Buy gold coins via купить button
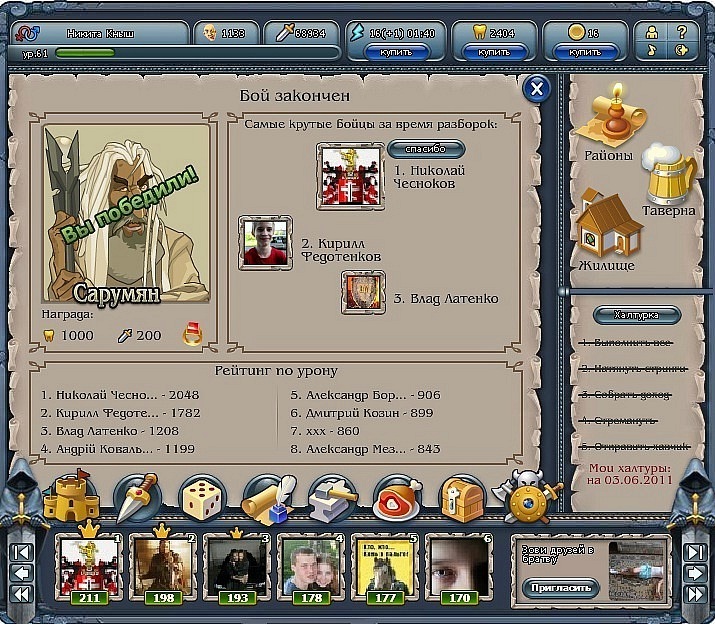Viewport: 715px width, 624px height. pos(585,51)
